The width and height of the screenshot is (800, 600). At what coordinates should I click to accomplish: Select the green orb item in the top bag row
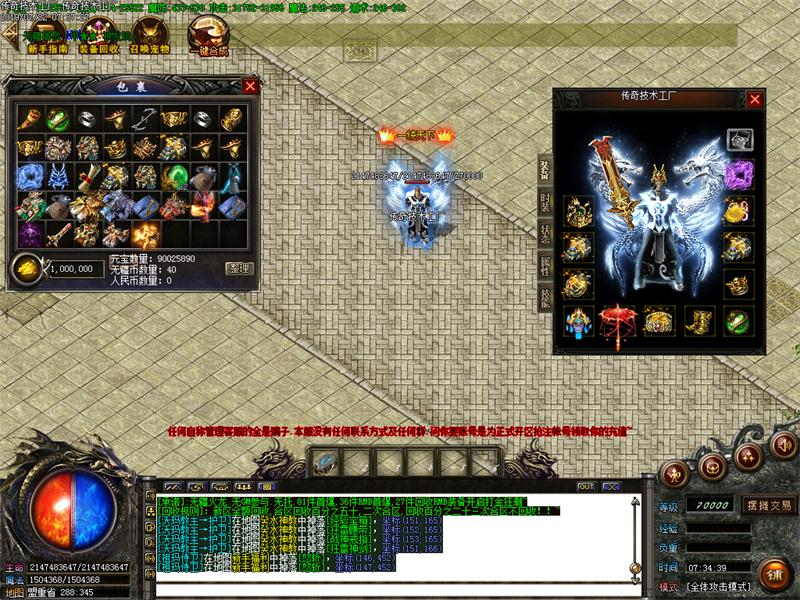coord(57,118)
